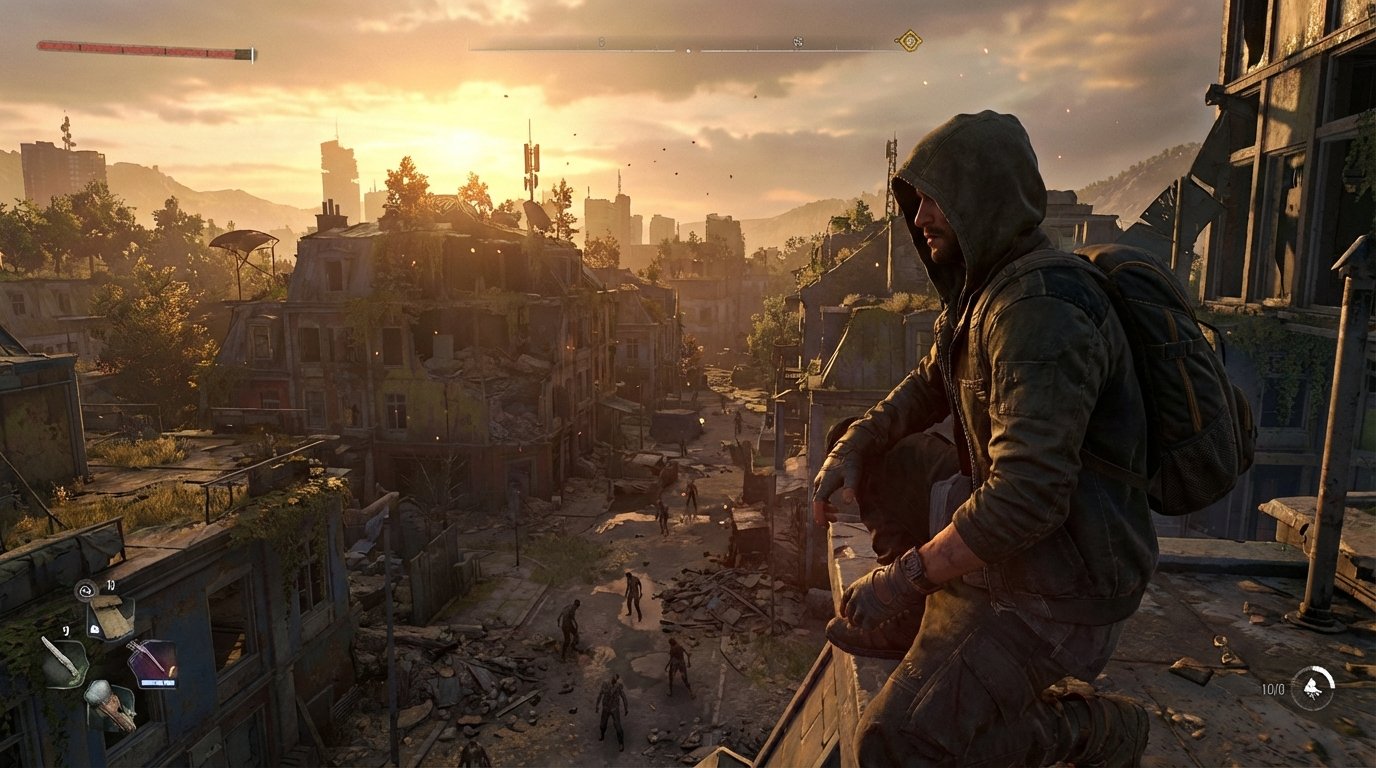Click the blueprint quick-slot icon
1376x768 pixels.
tap(111, 618)
